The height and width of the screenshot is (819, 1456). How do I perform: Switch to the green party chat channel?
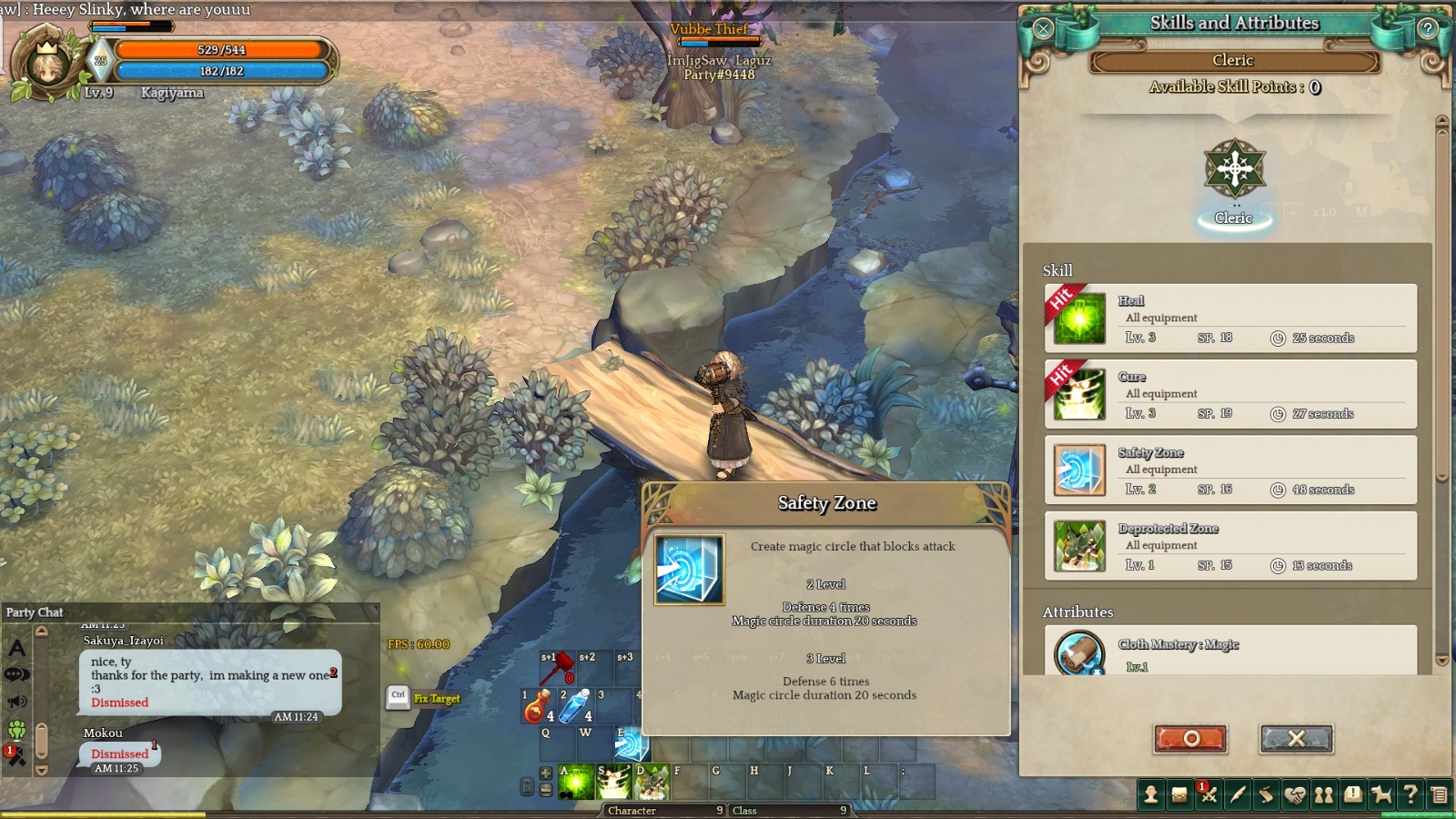(x=17, y=729)
